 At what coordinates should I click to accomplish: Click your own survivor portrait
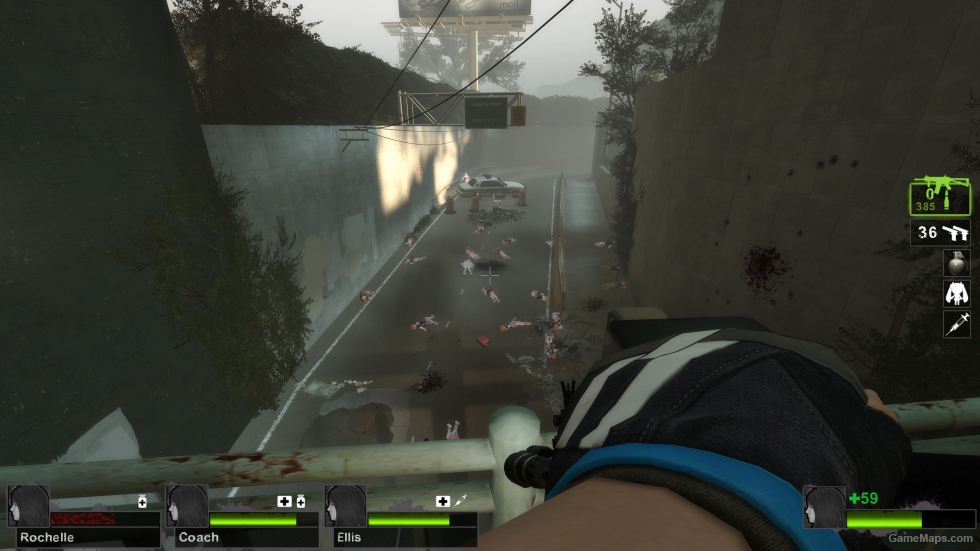tap(825, 507)
